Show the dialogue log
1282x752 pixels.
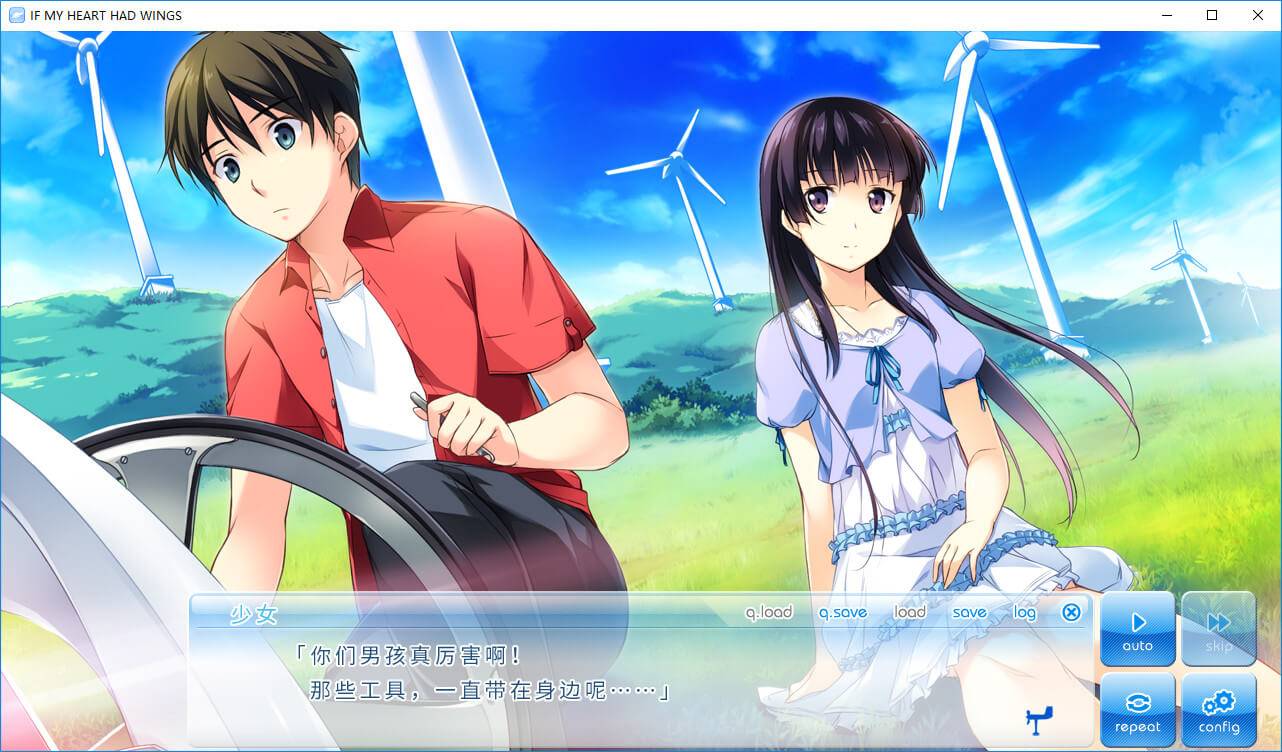point(1024,612)
